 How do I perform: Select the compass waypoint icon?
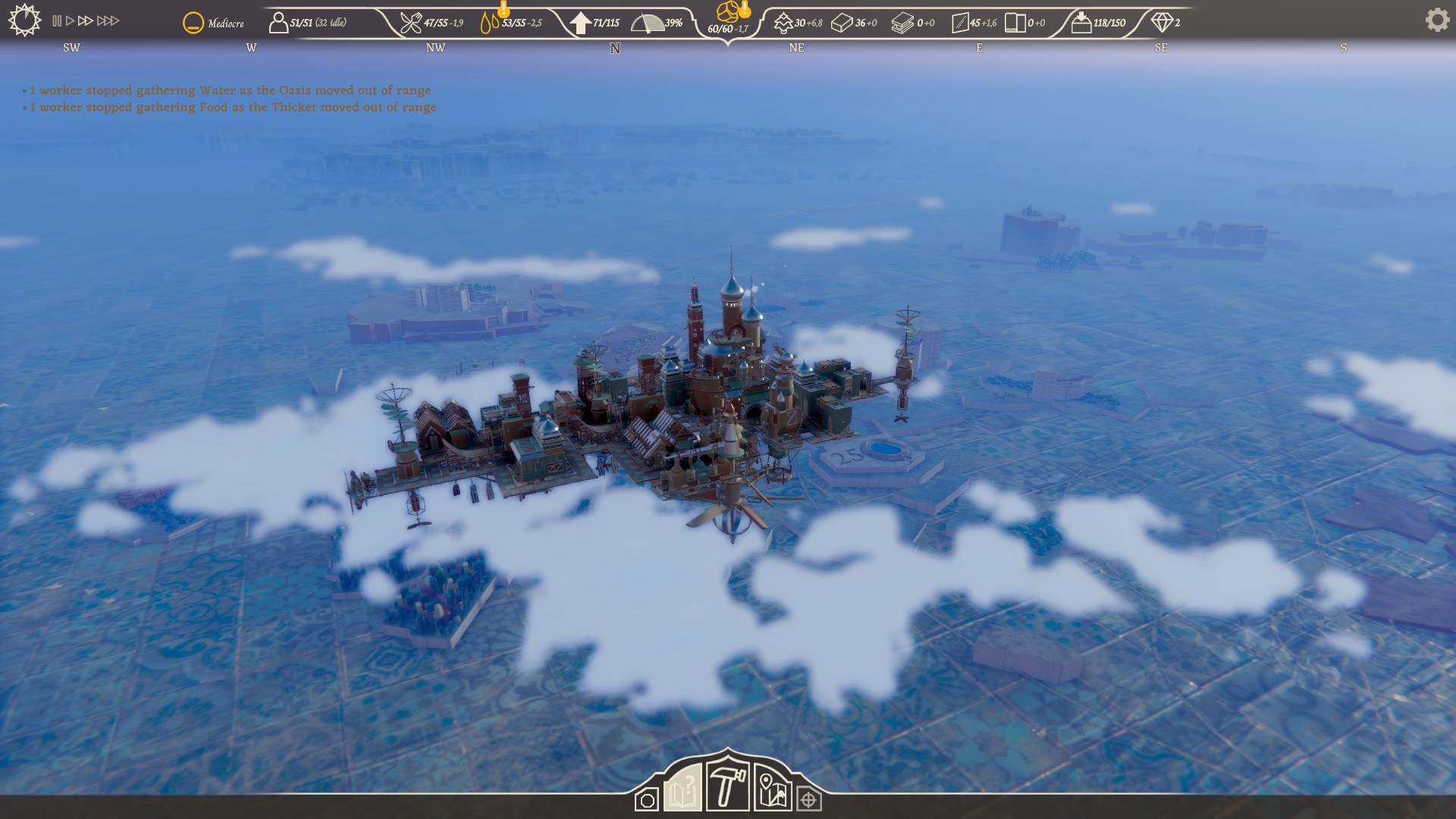click(808, 798)
